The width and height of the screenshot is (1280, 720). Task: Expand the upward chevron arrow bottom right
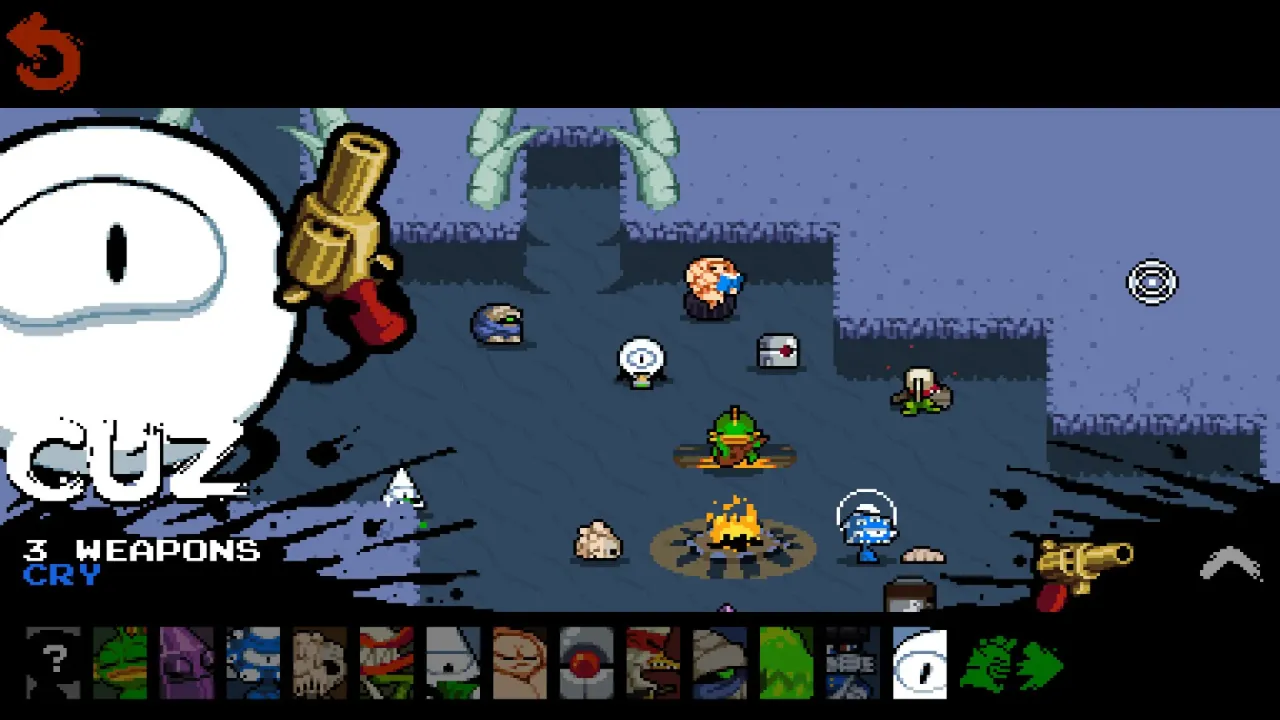1230,565
